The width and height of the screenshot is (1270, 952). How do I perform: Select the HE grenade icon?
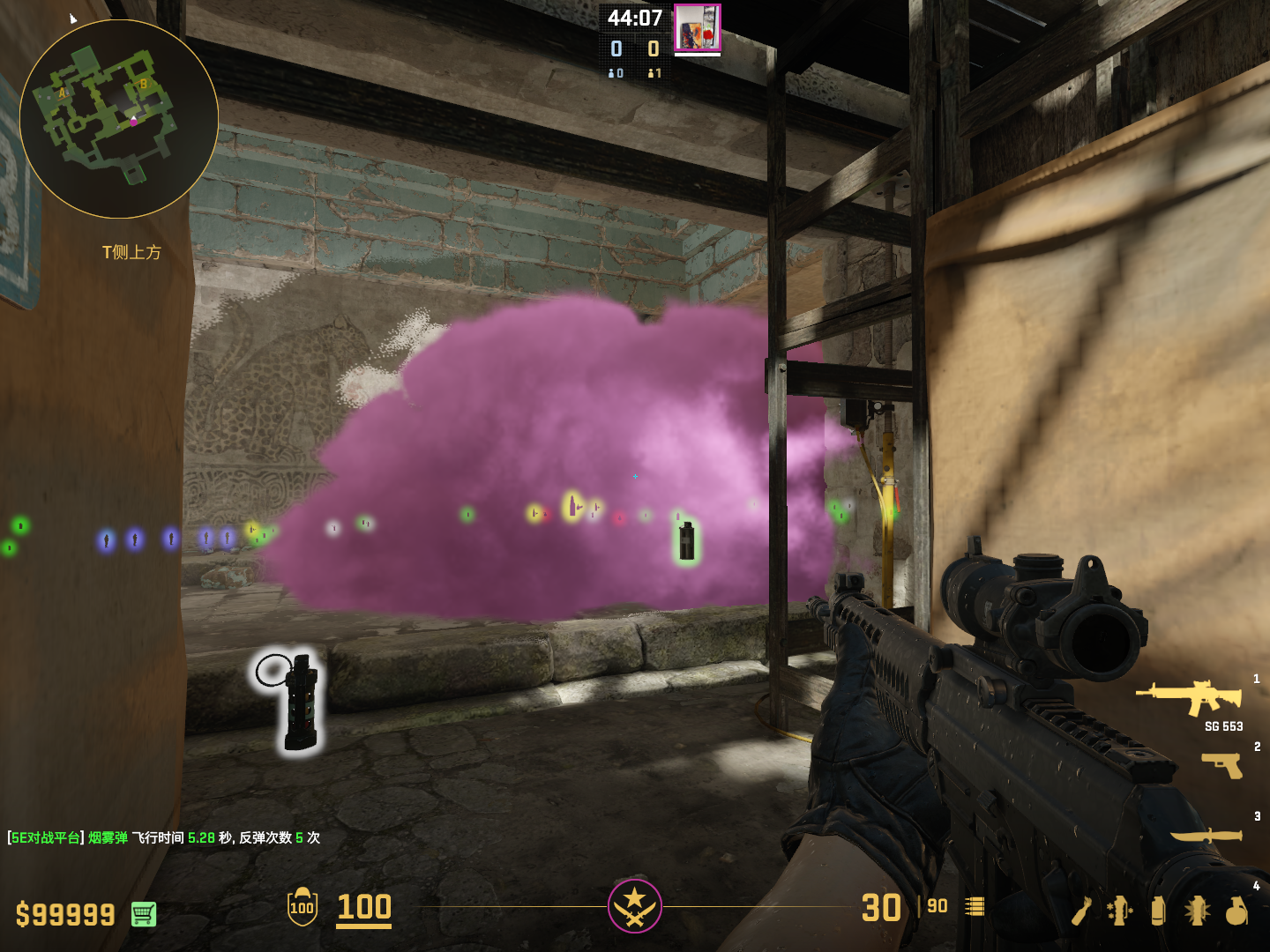(x=1236, y=911)
